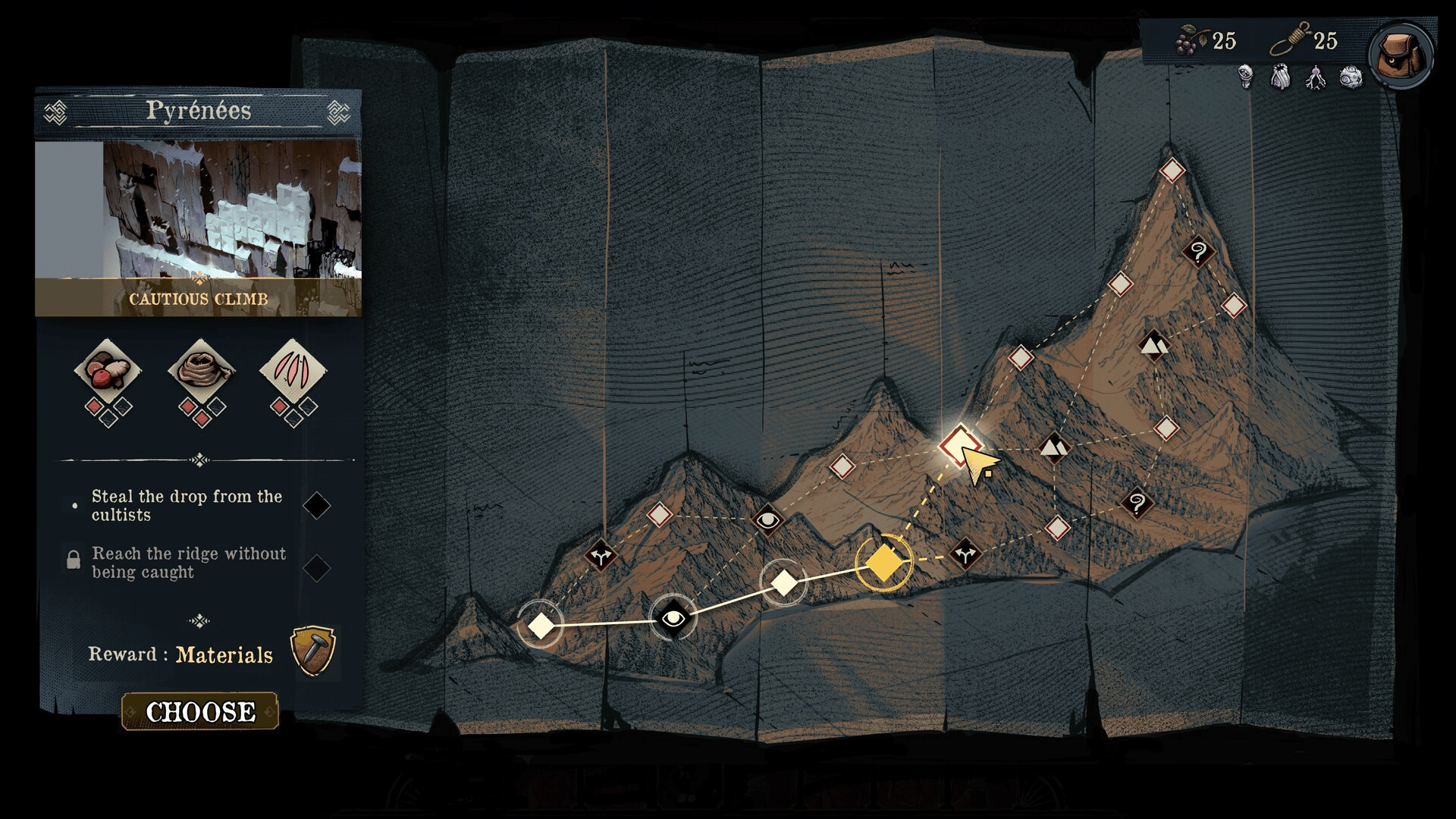The width and height of the screenshot is (1456, 819).
Task: Select the glowing highlighted map node
Action: click(x=959, y=444)
